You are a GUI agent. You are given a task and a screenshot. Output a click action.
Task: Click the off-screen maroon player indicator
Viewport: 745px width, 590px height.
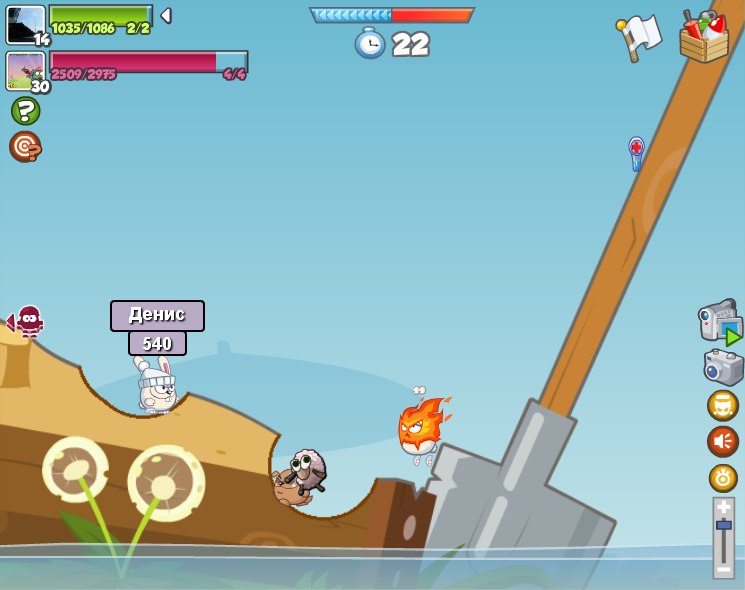27,321
